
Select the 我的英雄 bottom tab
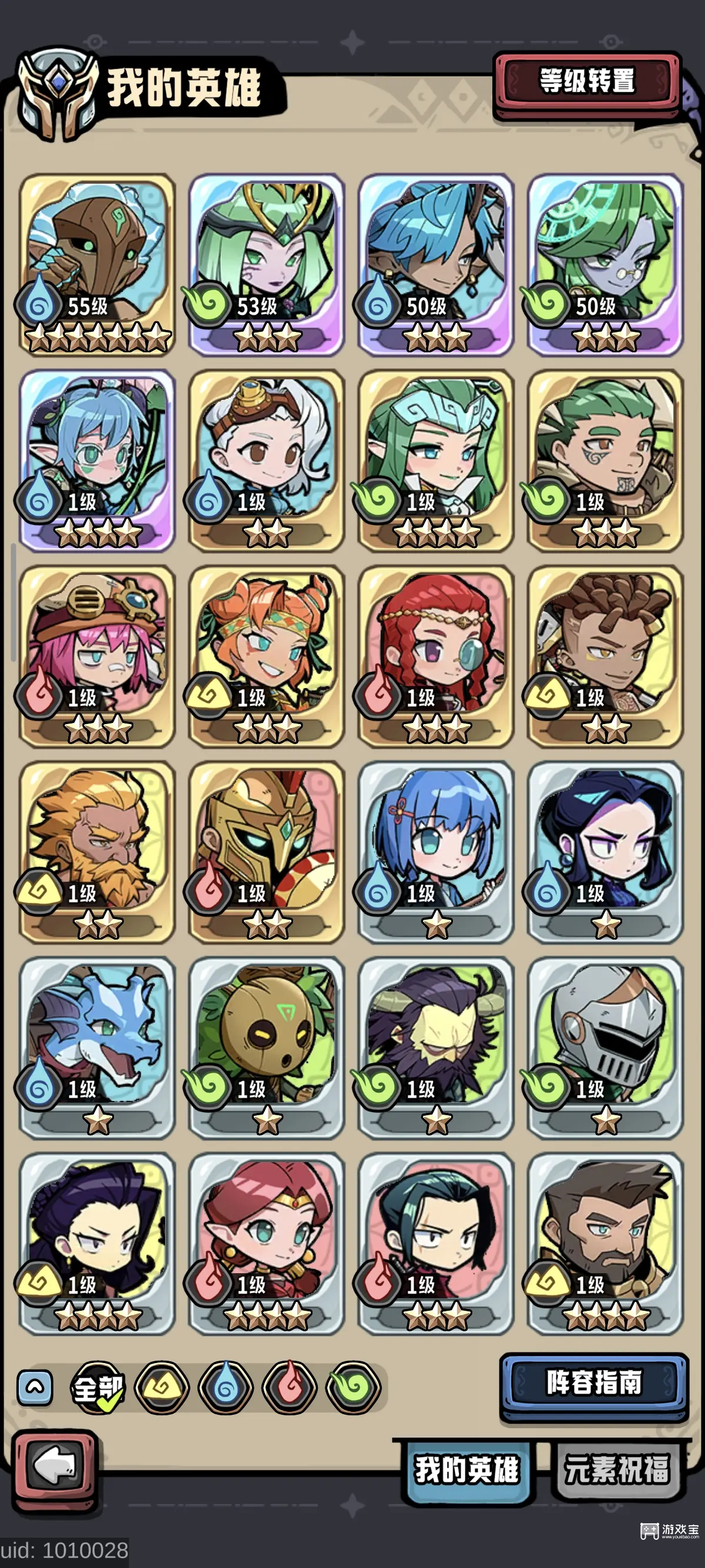coord(467,1470)
